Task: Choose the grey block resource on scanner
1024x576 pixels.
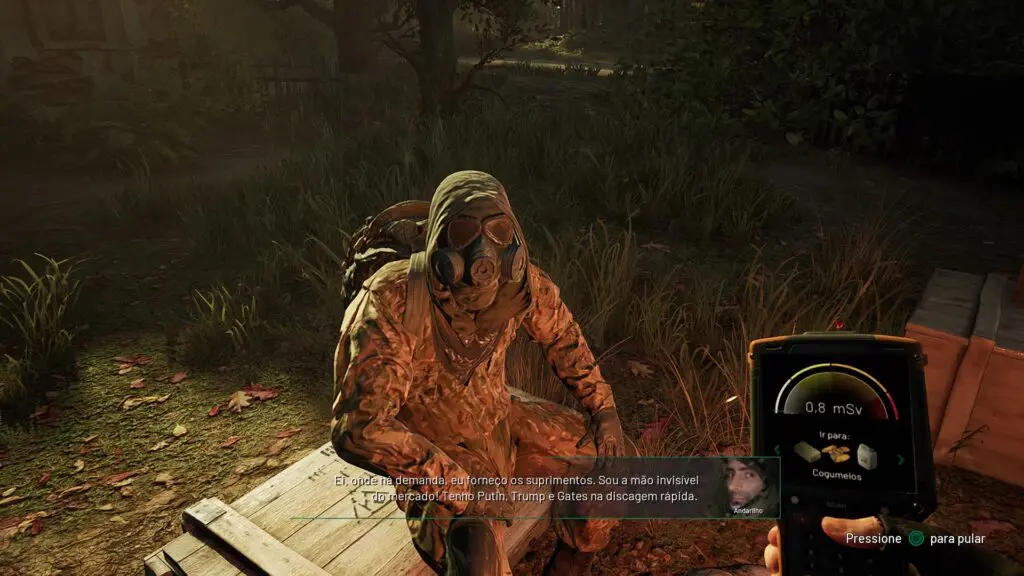Action: pos(807,452)
